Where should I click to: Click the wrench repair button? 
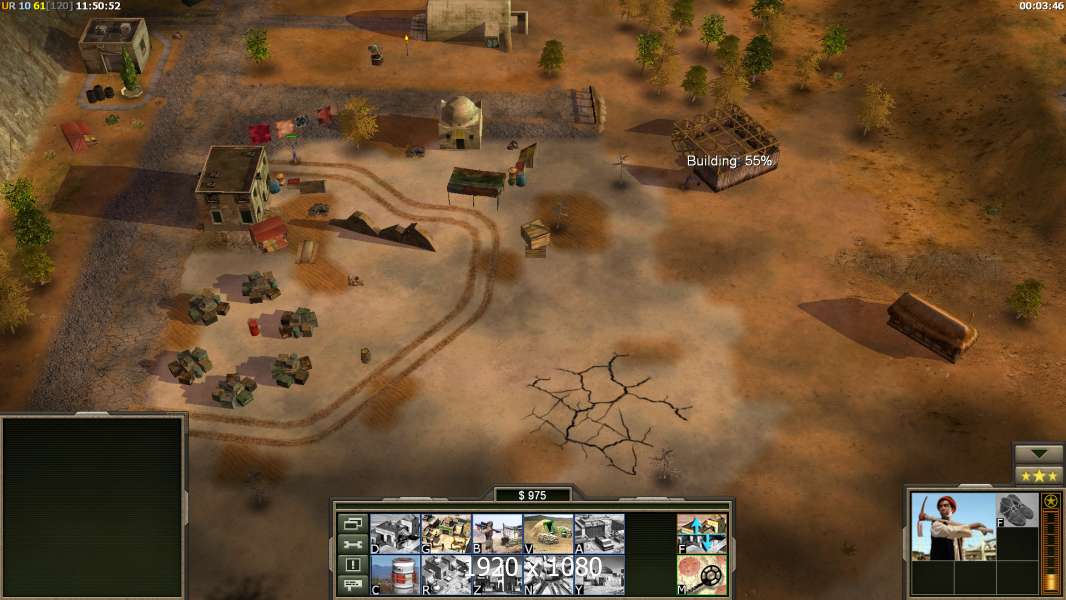pyautogui.click(x=352, y=544)
